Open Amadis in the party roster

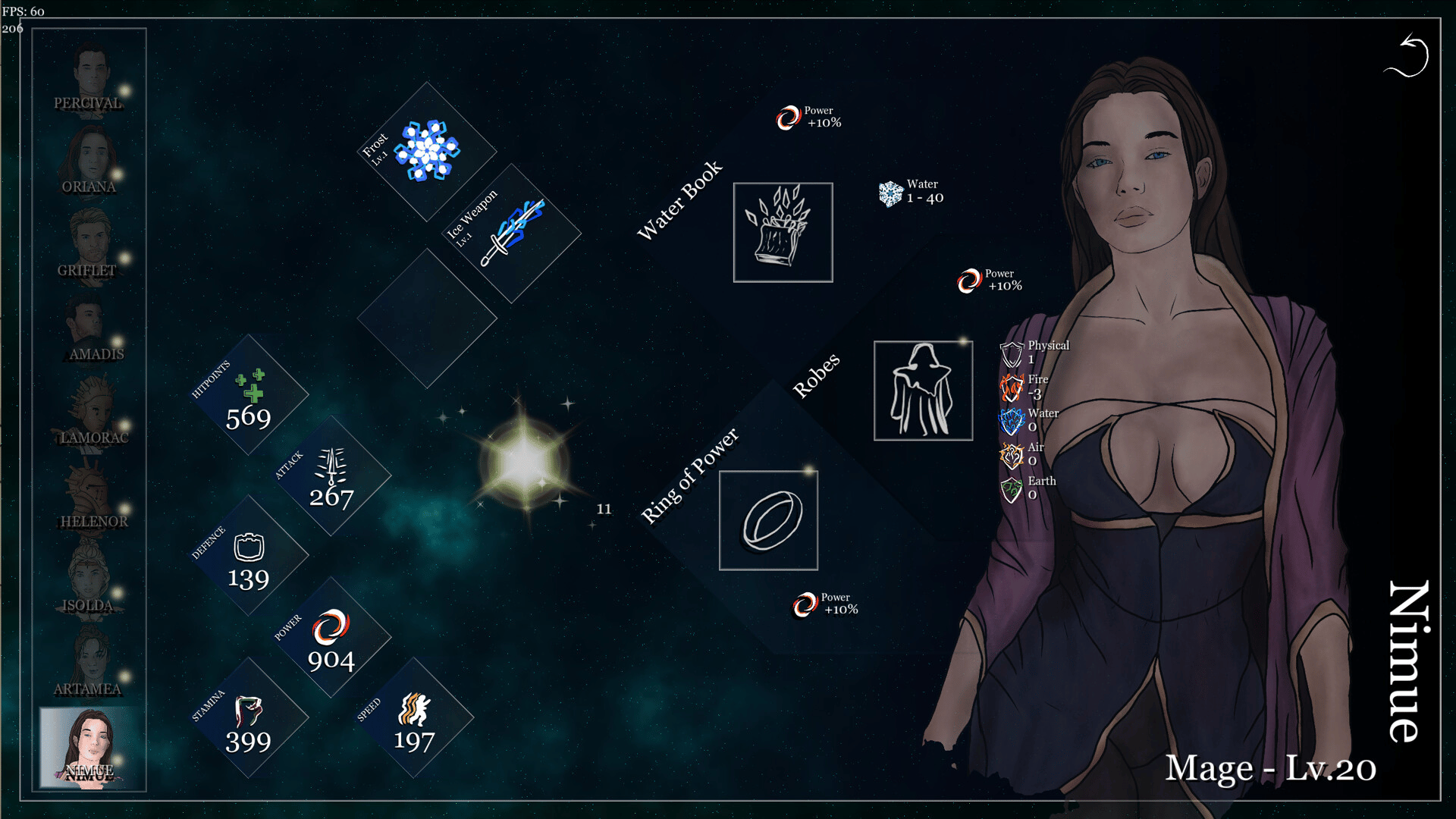tap(91, 328)
